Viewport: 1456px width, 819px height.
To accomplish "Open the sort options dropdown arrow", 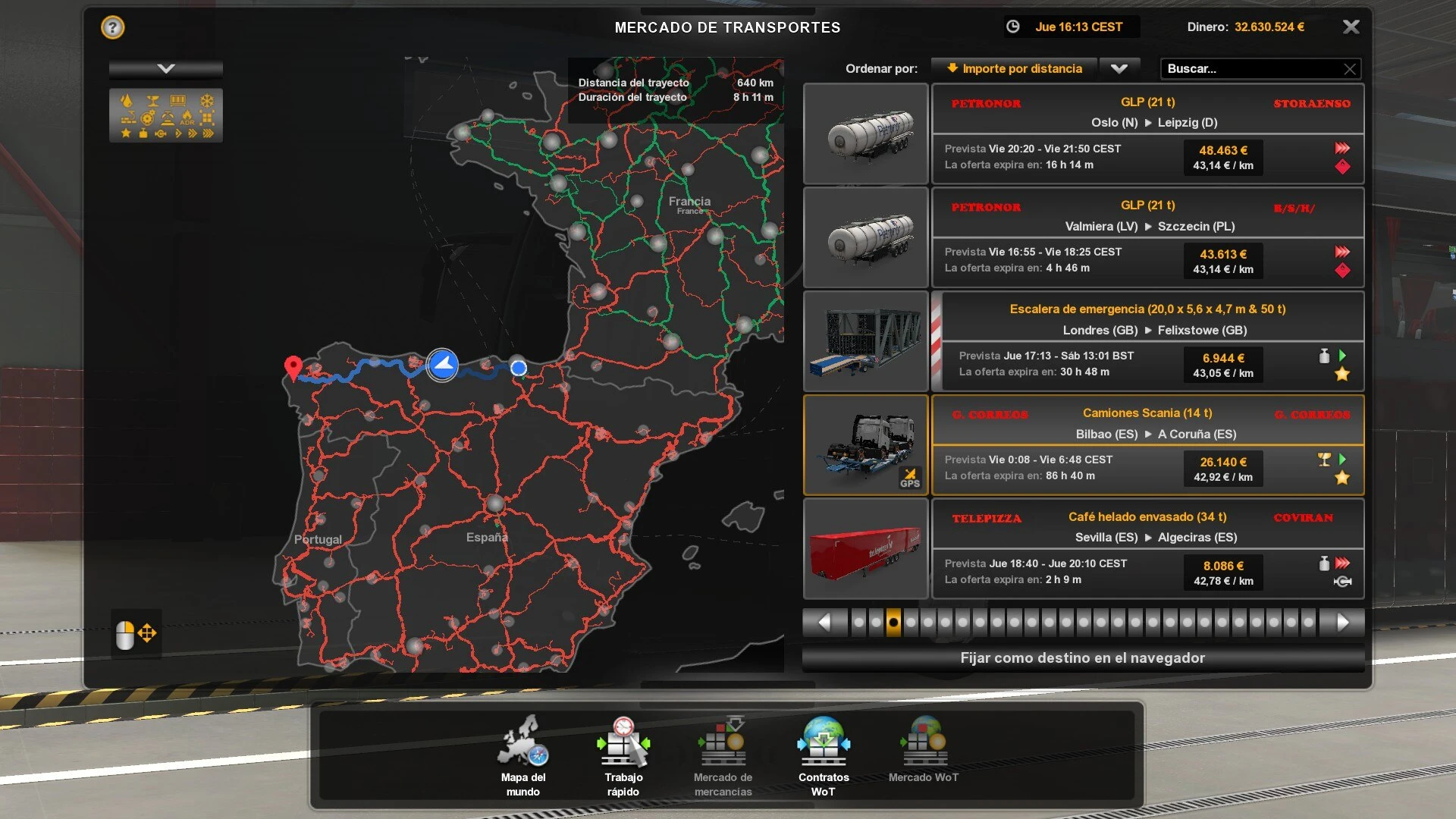I will (x=1120, y=68).
